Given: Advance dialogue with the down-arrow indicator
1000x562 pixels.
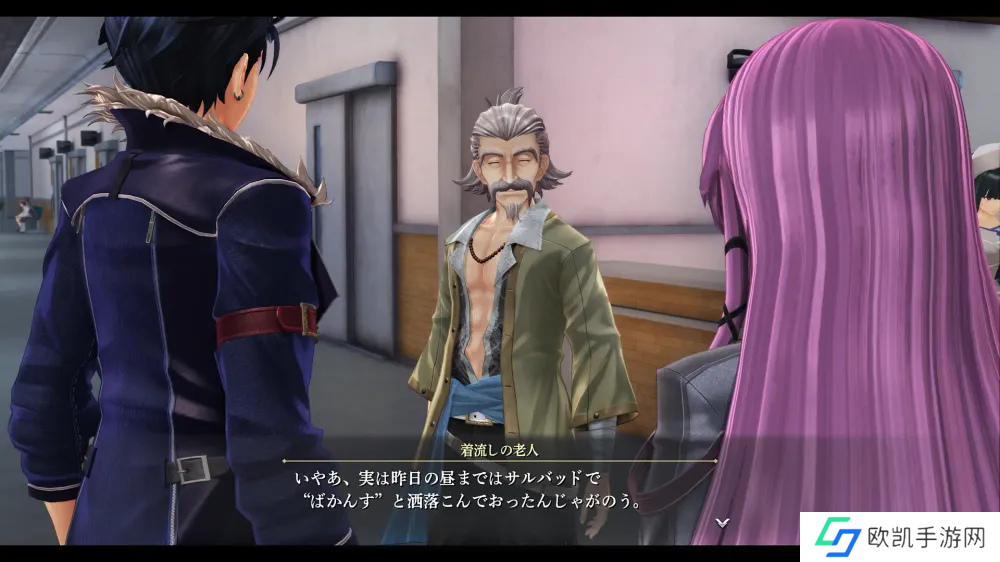Looking at the screenshot, I should tap(722, 521).
